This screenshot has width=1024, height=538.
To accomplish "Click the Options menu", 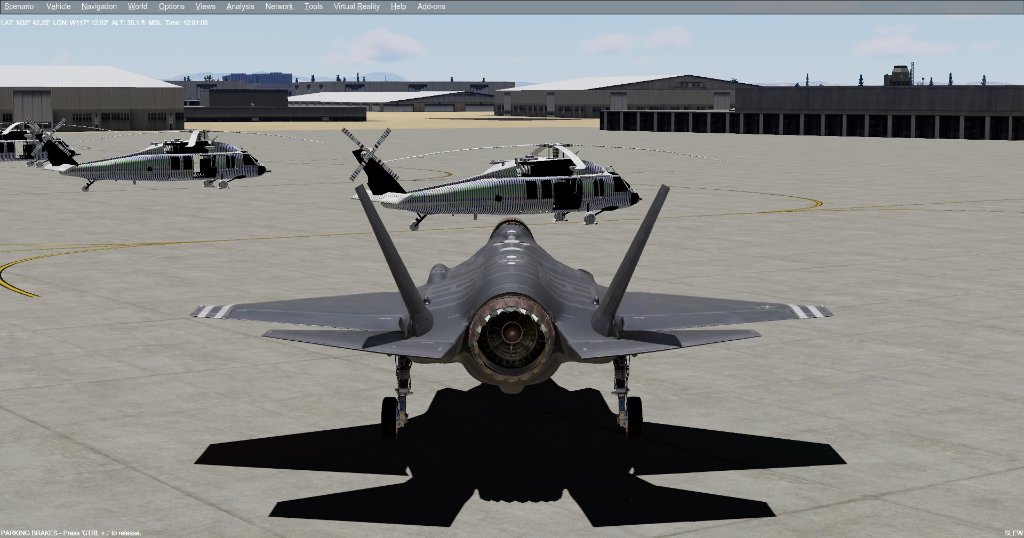I will coord(171,6).
